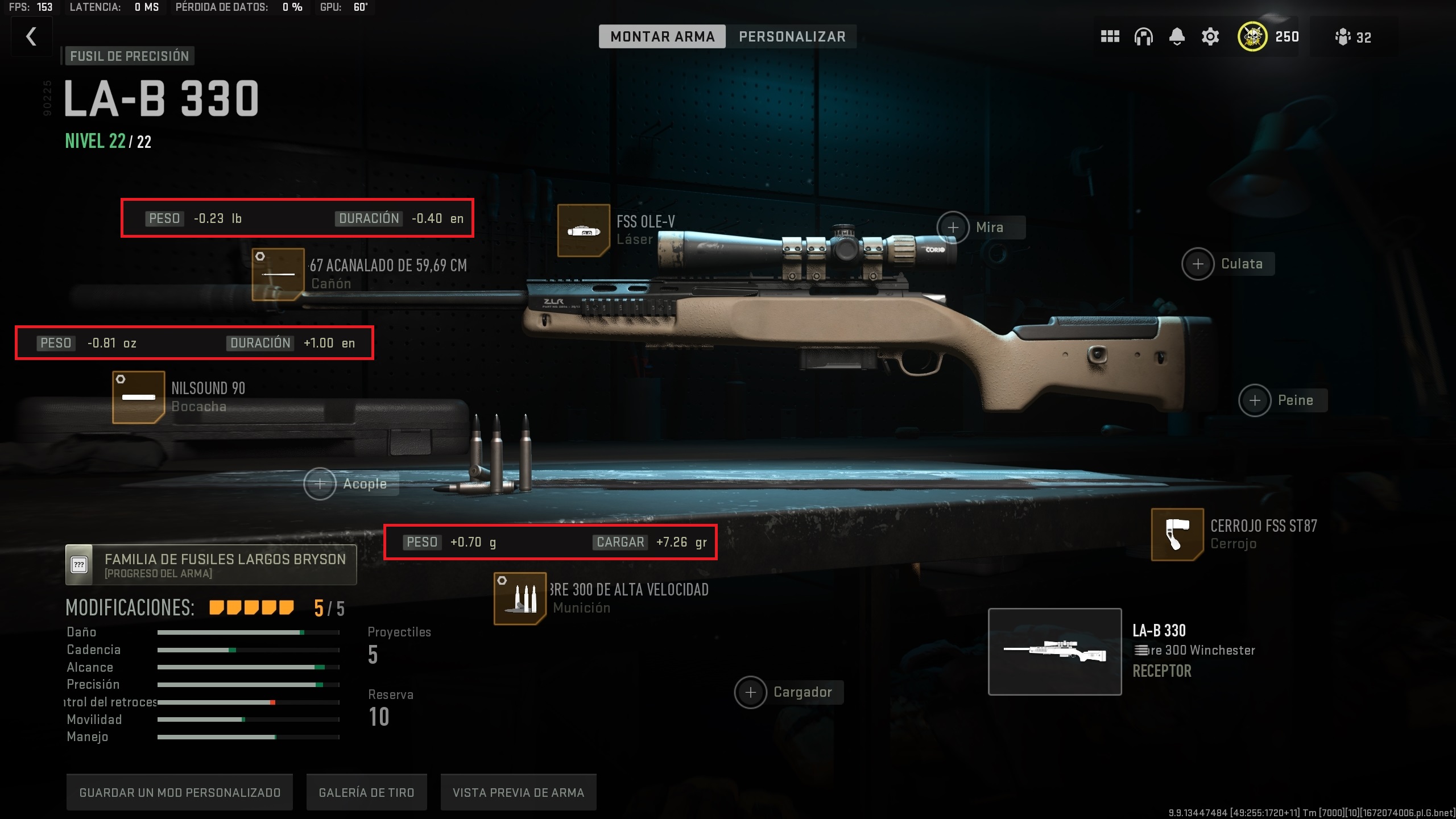Add a Mira optic attachment
The image size is (1456, 819).
(953, 227)
